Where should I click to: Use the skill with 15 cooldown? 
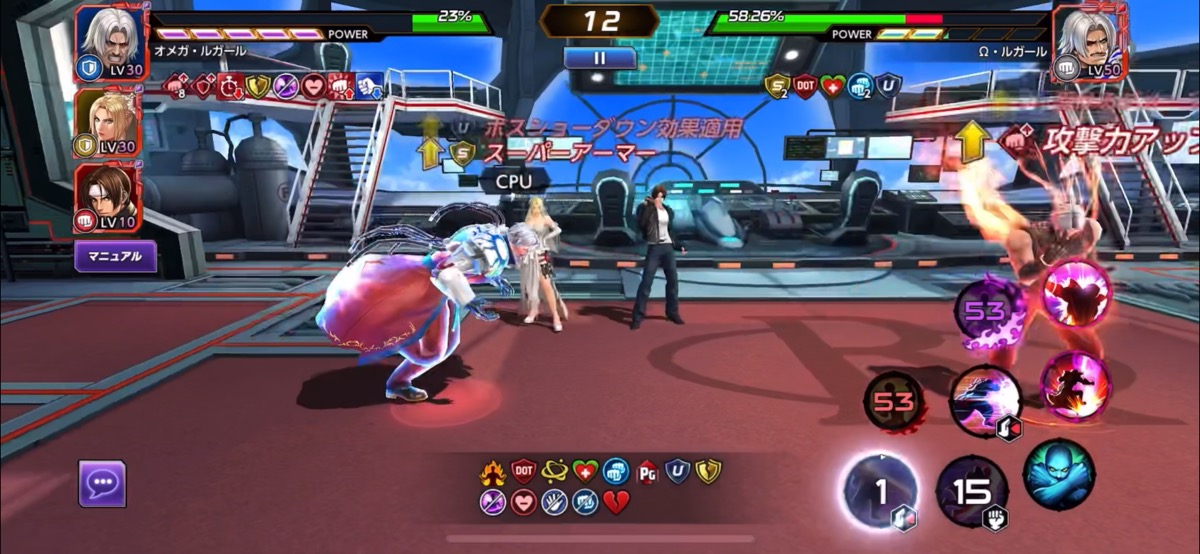pos(971,490)
